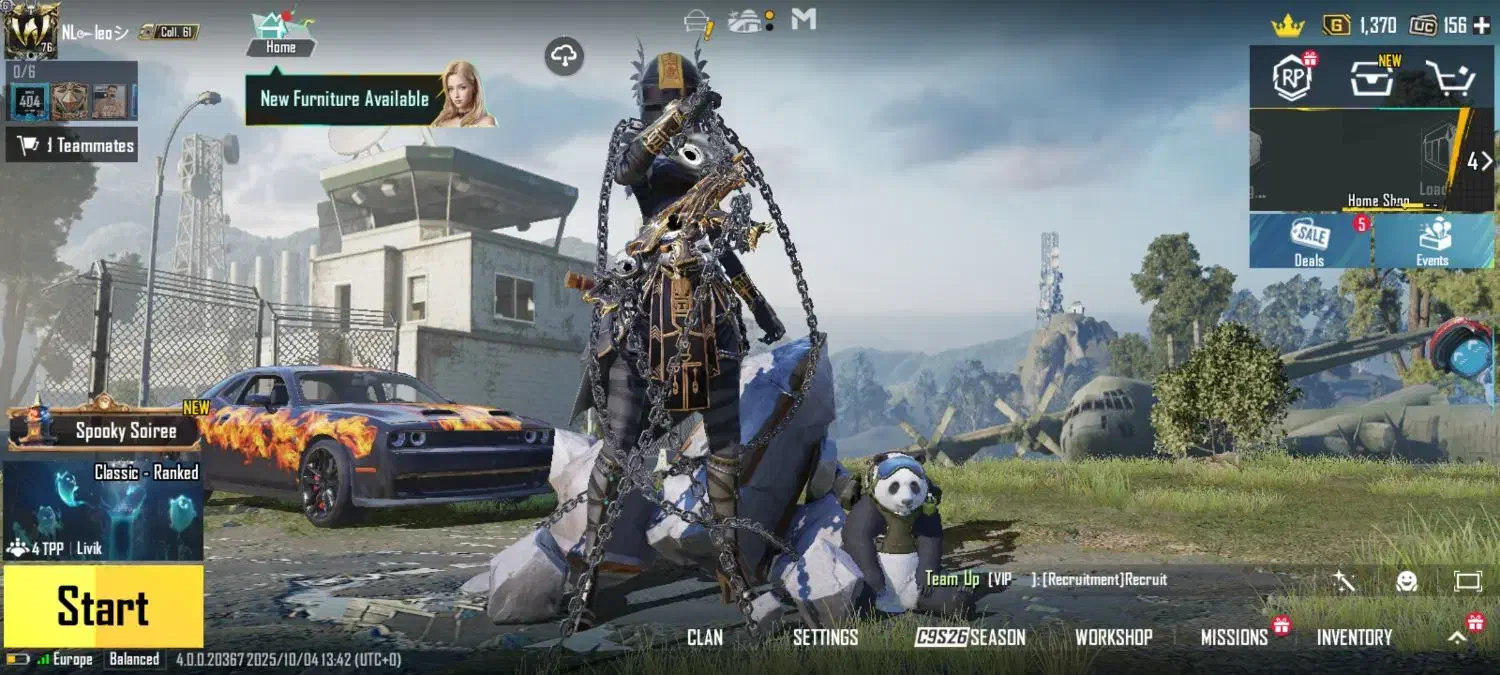Open the player profile avatar

(31, 30)
